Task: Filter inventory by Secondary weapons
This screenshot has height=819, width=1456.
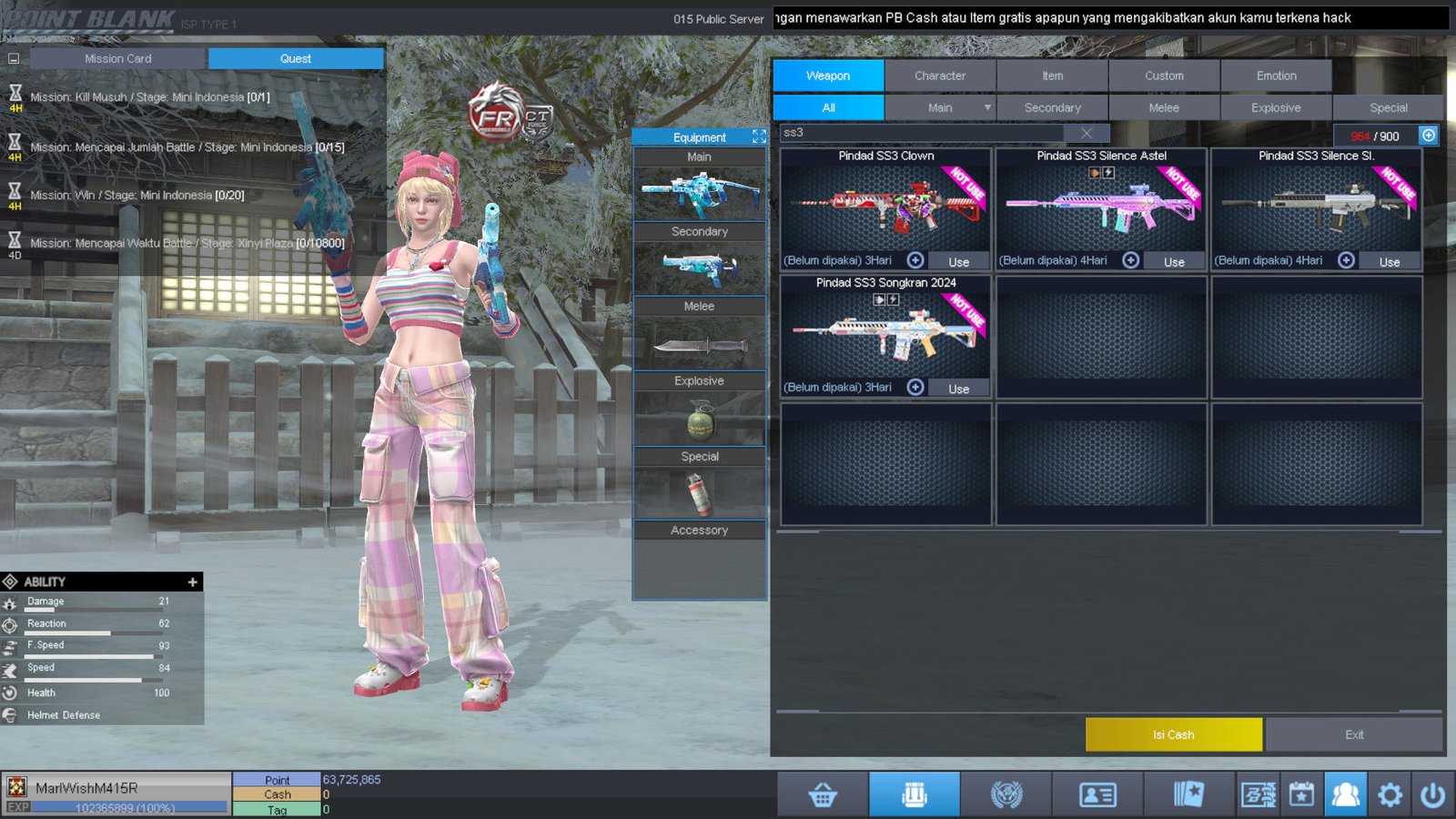Action: [x=1052, y=107]
